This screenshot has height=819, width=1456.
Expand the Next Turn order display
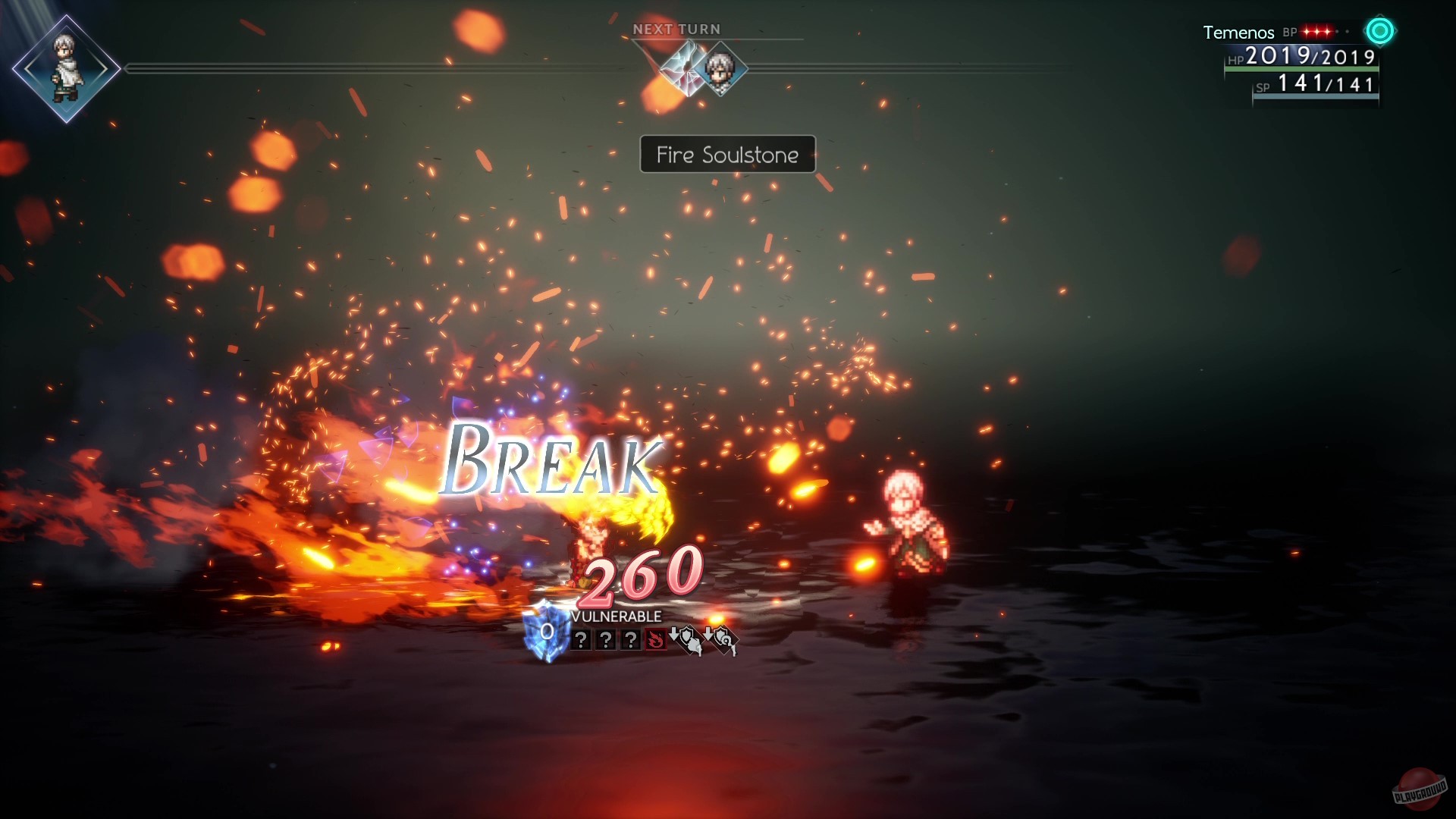coord(677,29)
